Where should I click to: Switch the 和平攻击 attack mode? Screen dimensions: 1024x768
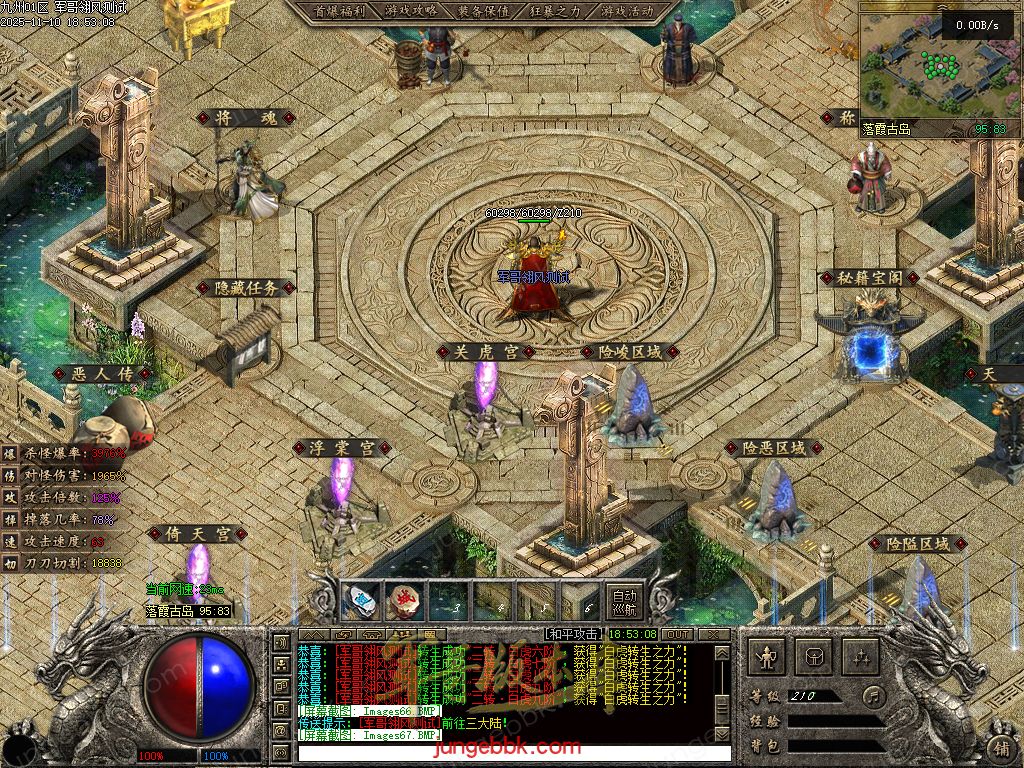[x=573, y=634]
